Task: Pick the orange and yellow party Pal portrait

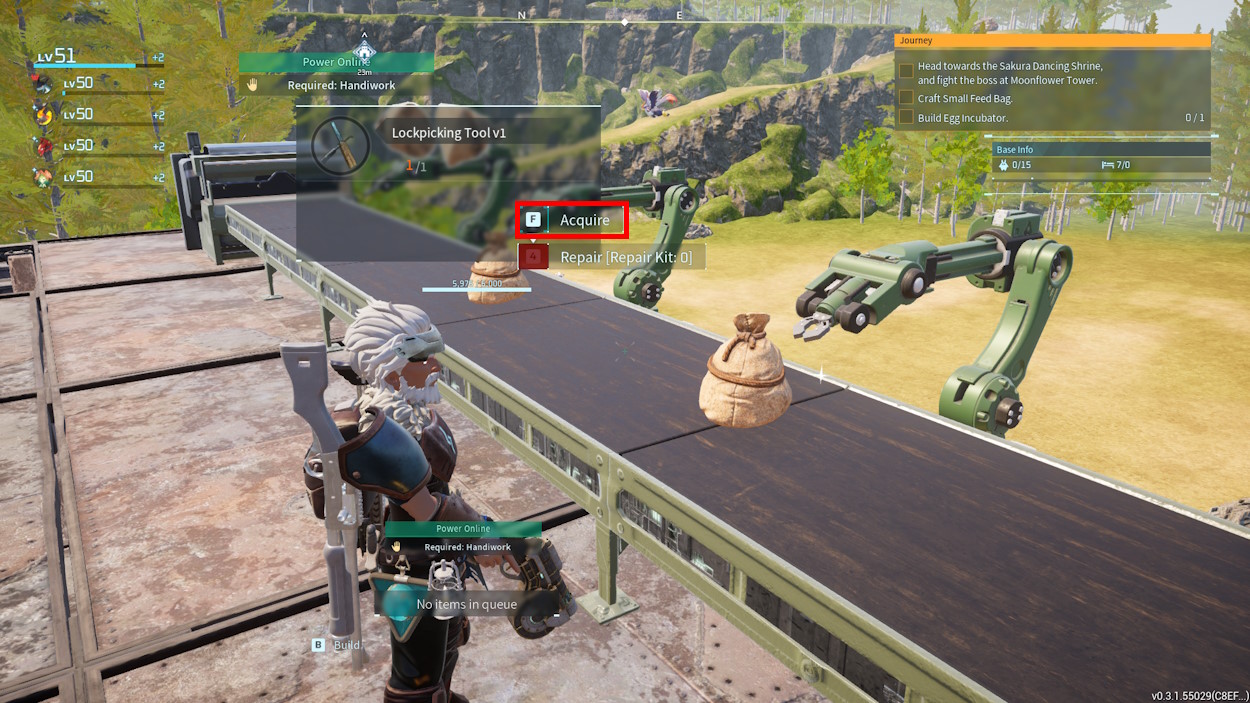Action: tap(43, 115)
